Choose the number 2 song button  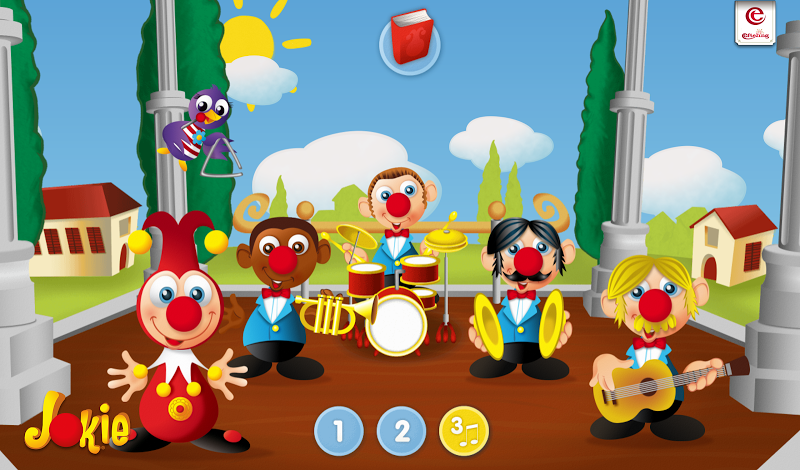pyautogui.click(x=401, y=431)
